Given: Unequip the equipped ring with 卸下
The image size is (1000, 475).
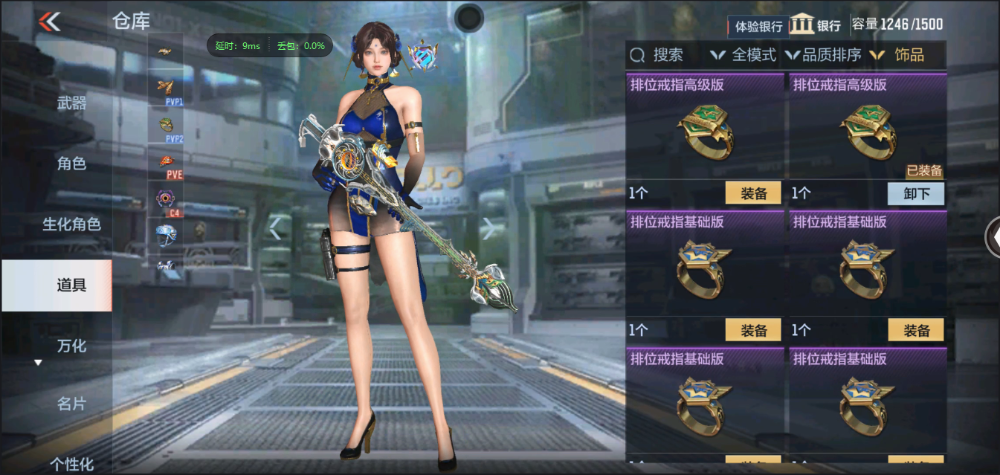Looking at the screenshot, I should pos(916,194).
